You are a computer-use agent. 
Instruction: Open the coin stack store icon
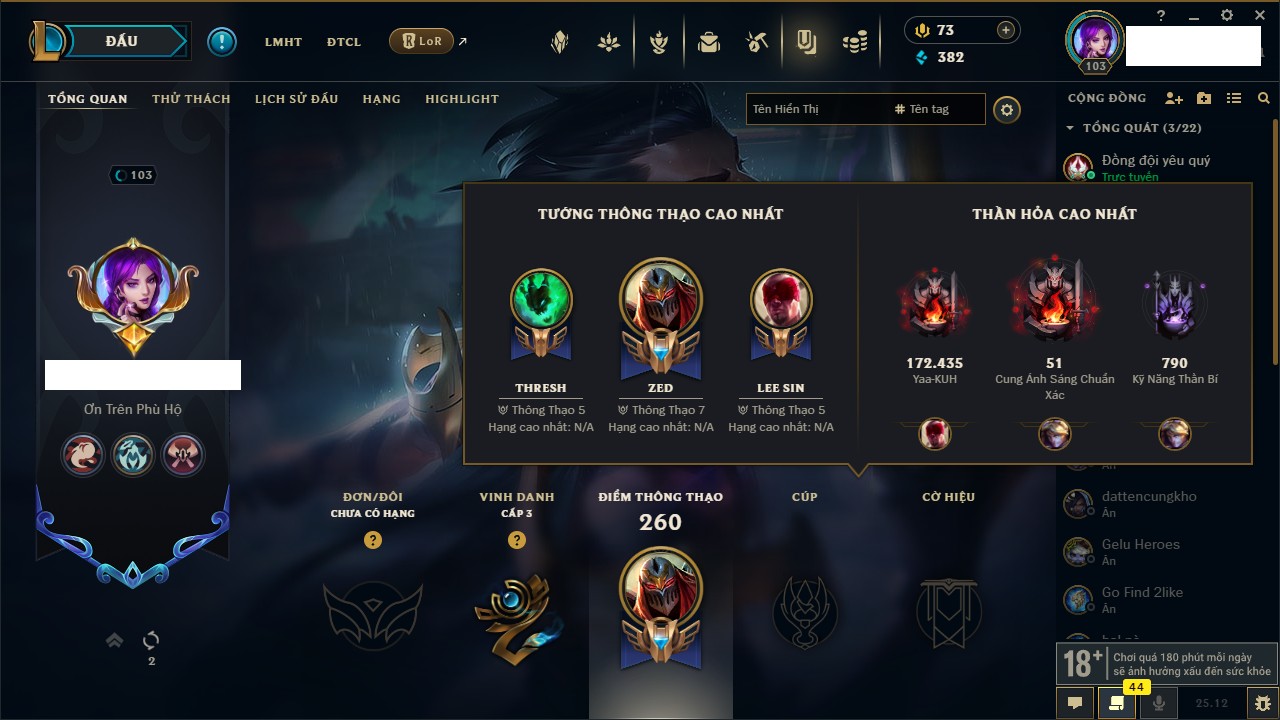(854, 42)
